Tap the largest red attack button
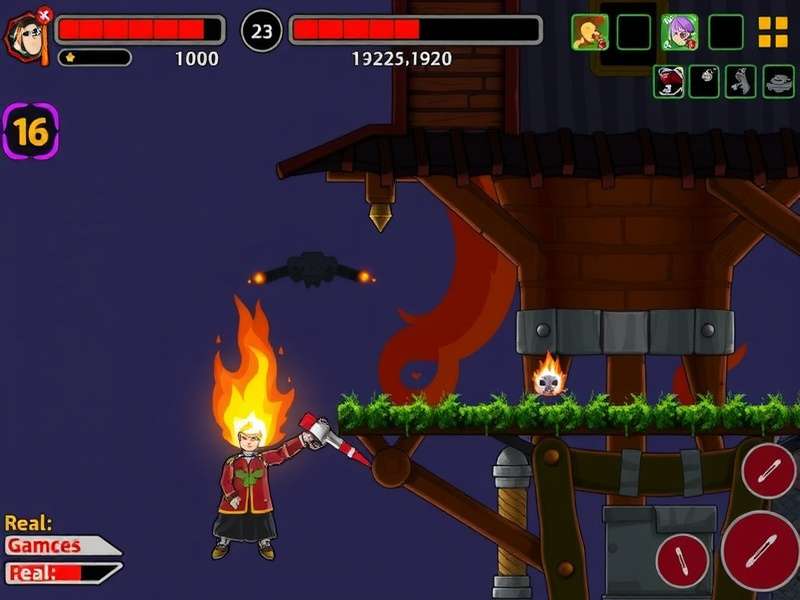The image size is (800, 600). click(x=760, y=549)
